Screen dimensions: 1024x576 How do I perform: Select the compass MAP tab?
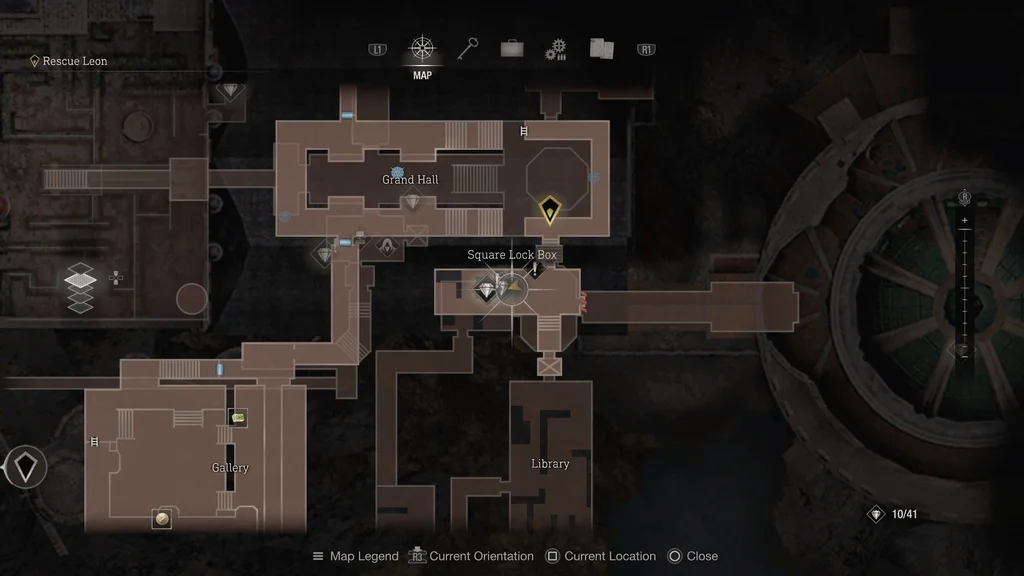coord(422,50)
